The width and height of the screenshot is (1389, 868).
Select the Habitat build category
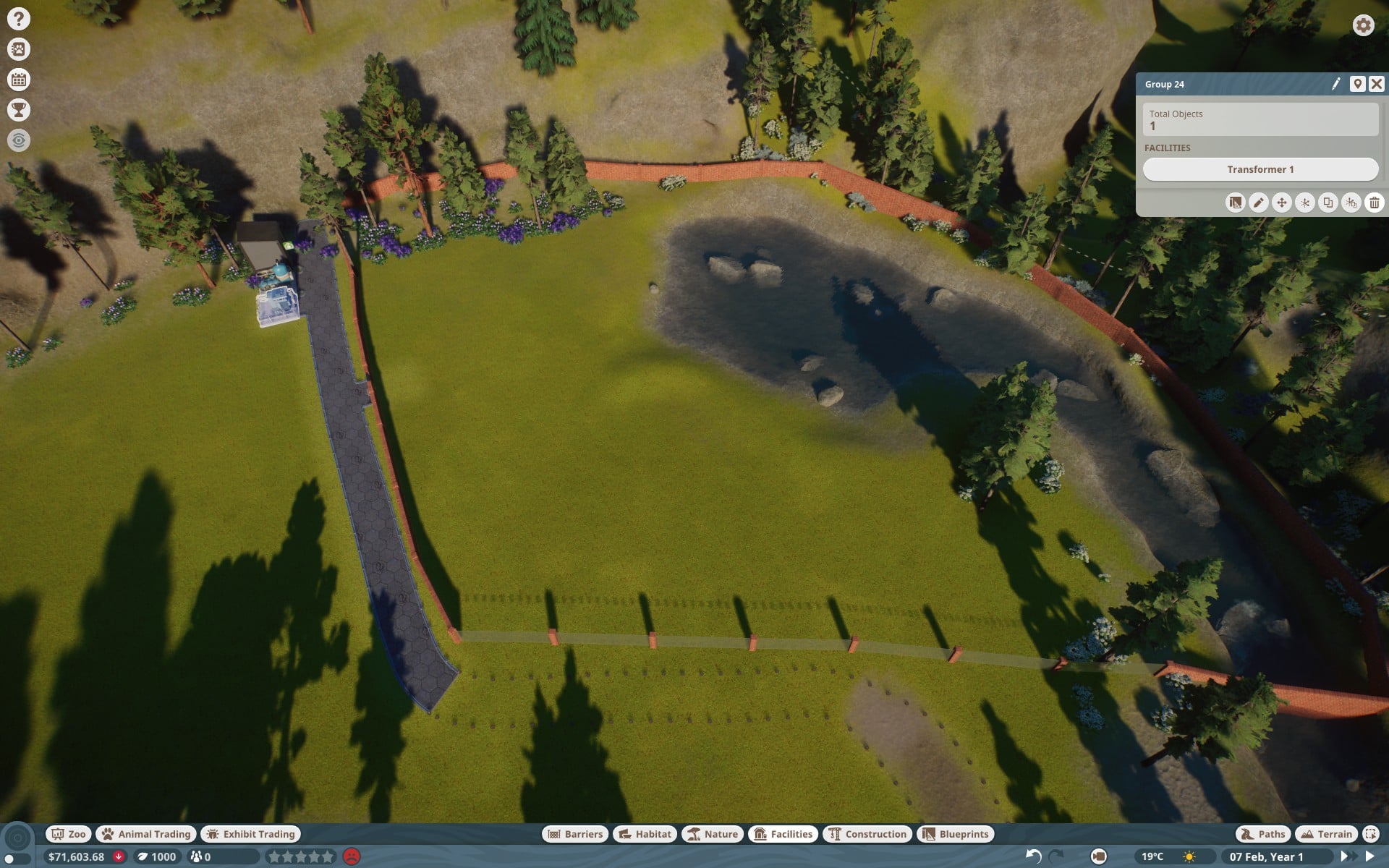pyautogui.click(x=645, y=834)
